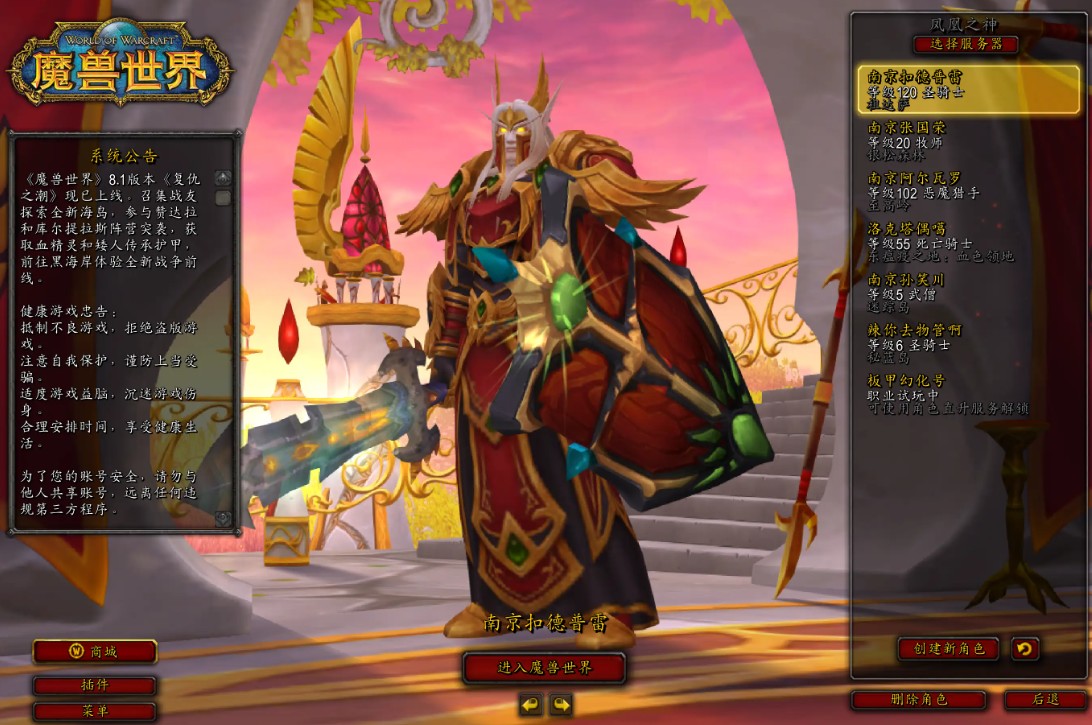Open the 选择服务器 realm selection

click(x=965, y=44)
